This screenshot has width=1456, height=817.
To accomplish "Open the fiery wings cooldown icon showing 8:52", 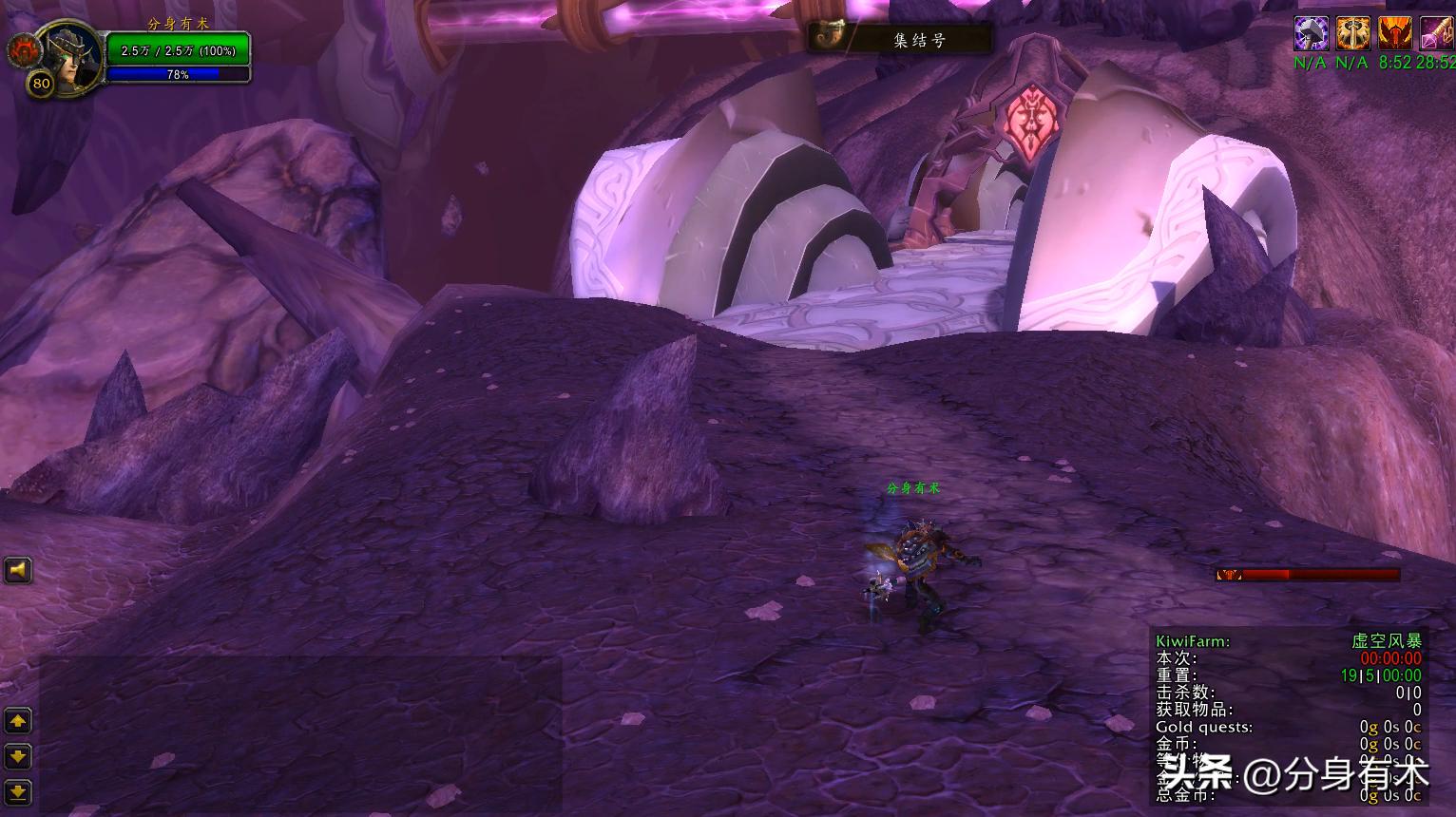I will tap(1394, 33).
